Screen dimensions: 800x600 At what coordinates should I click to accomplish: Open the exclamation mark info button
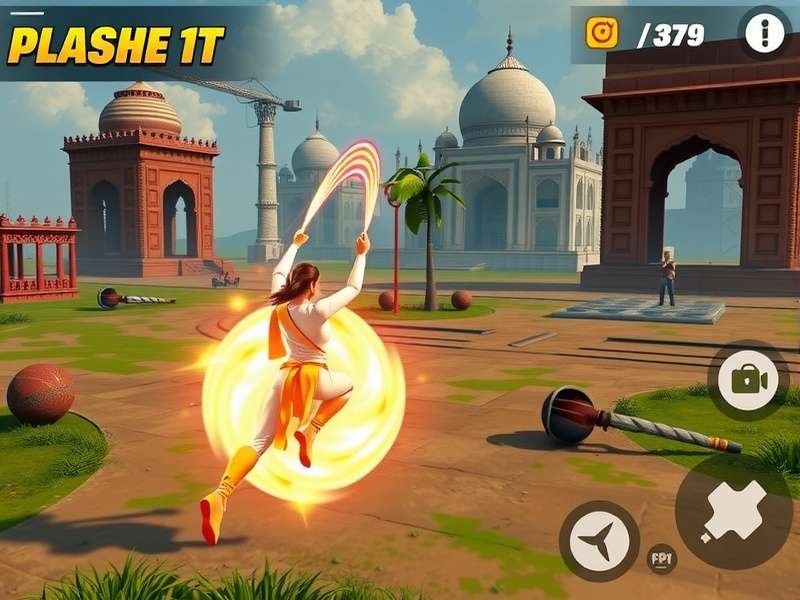[x=765, y=35]
